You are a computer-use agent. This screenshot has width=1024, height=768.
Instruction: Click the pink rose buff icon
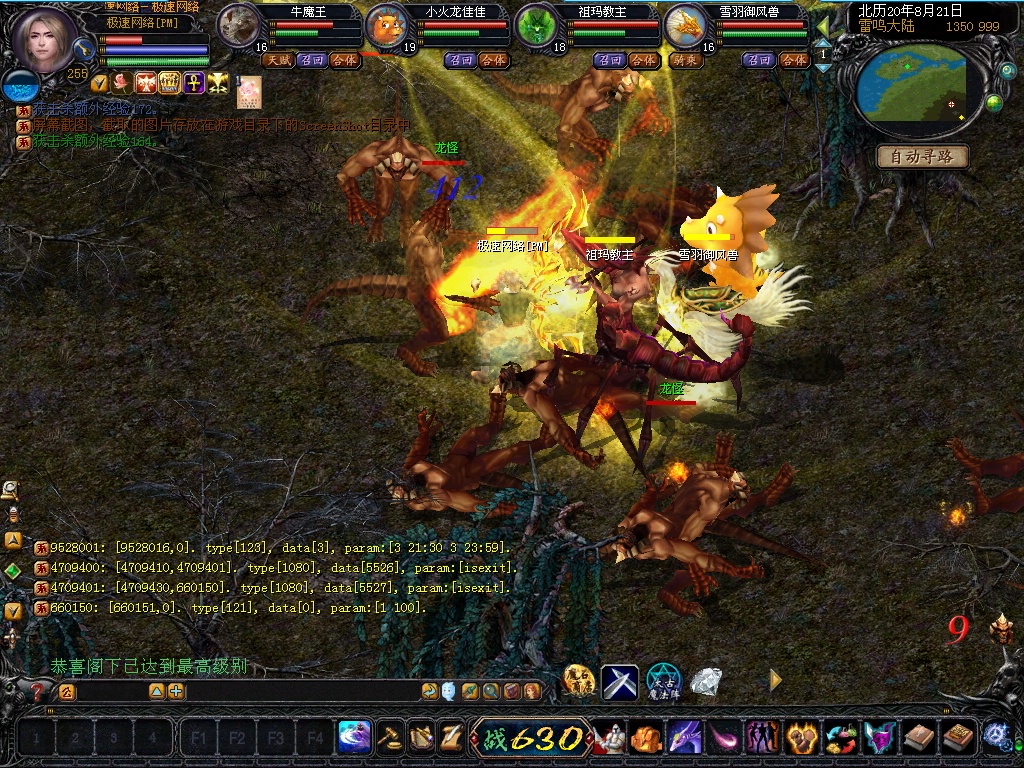(x=122, y=83)
